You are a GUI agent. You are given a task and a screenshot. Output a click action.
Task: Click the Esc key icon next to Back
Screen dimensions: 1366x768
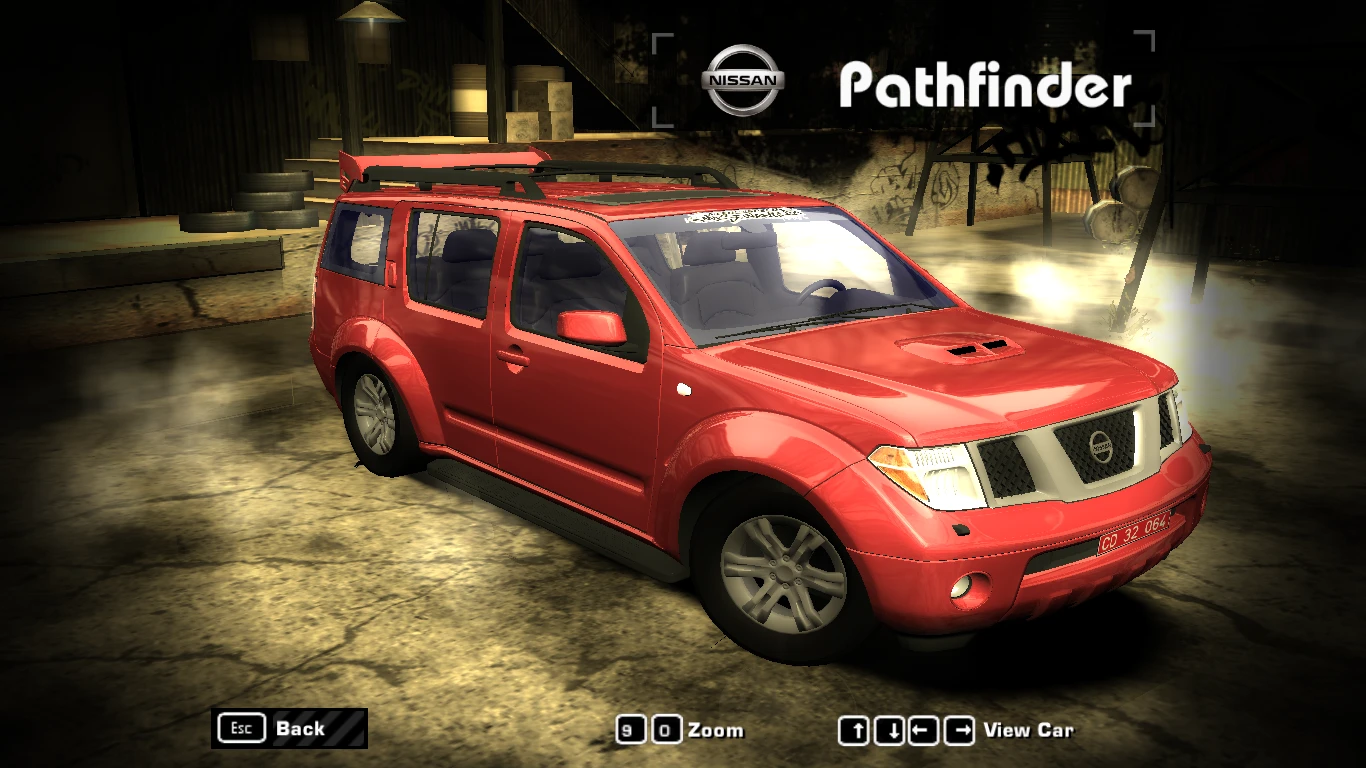pyautogui.click(x=240, y=728)
